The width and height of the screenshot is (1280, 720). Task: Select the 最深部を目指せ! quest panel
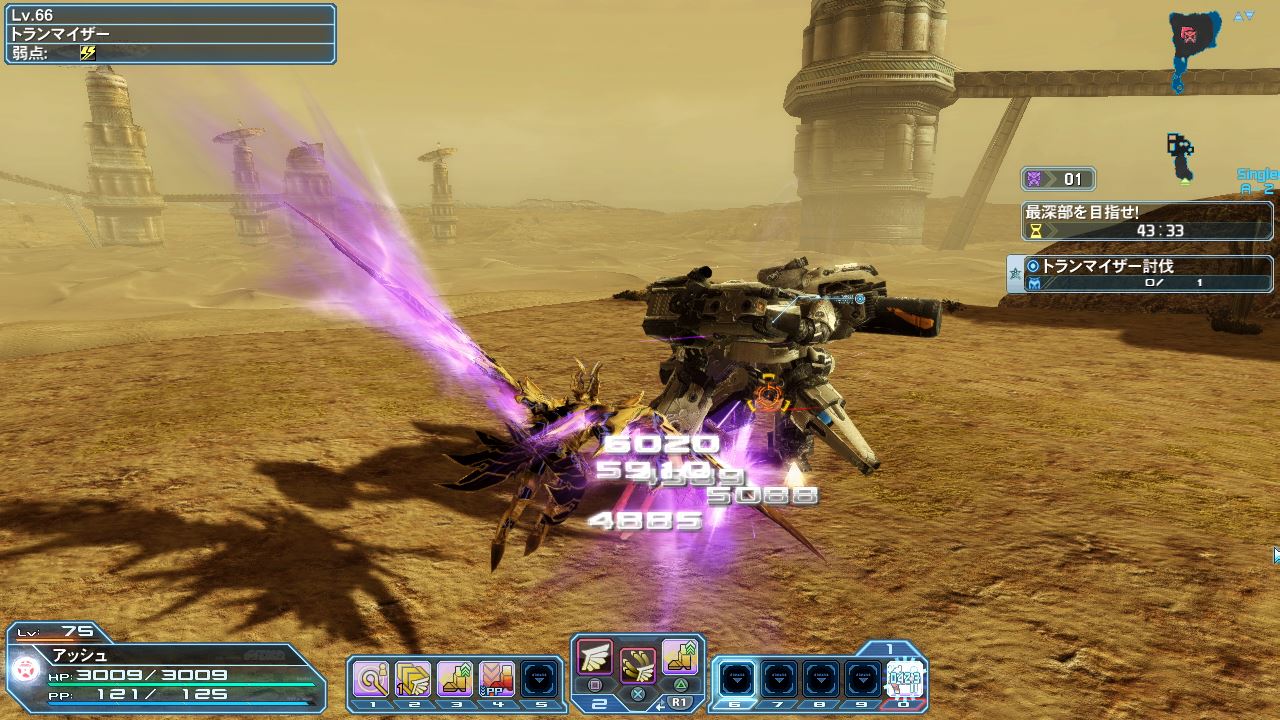1148,221
